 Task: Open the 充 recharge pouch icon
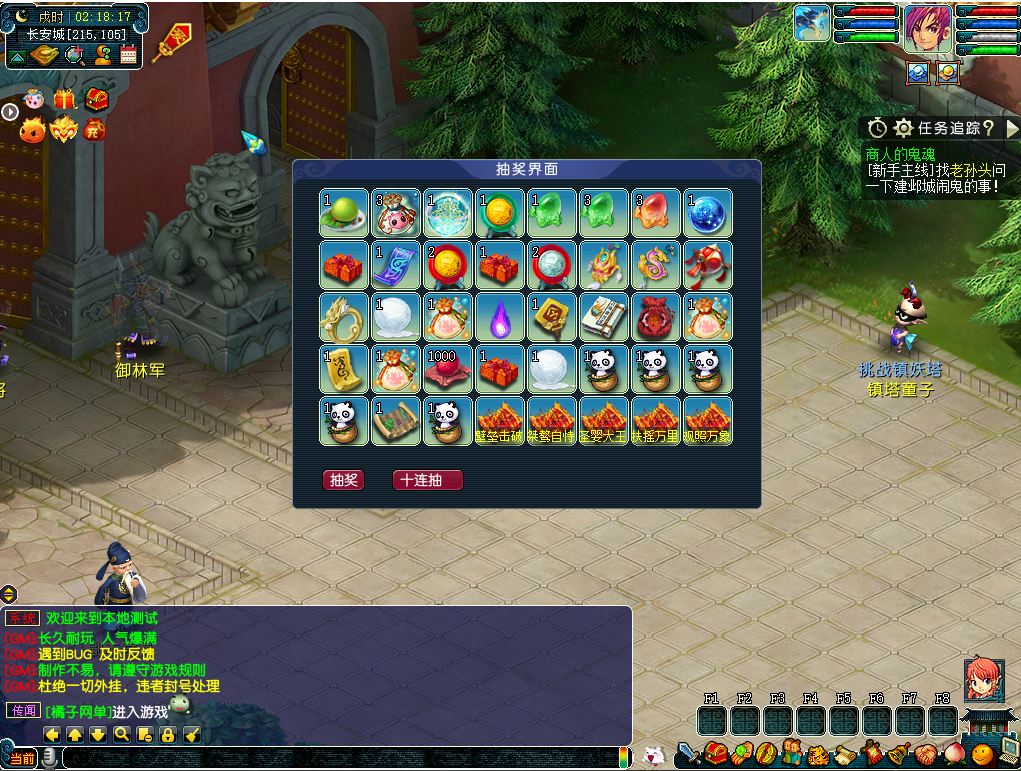[94, 129]
